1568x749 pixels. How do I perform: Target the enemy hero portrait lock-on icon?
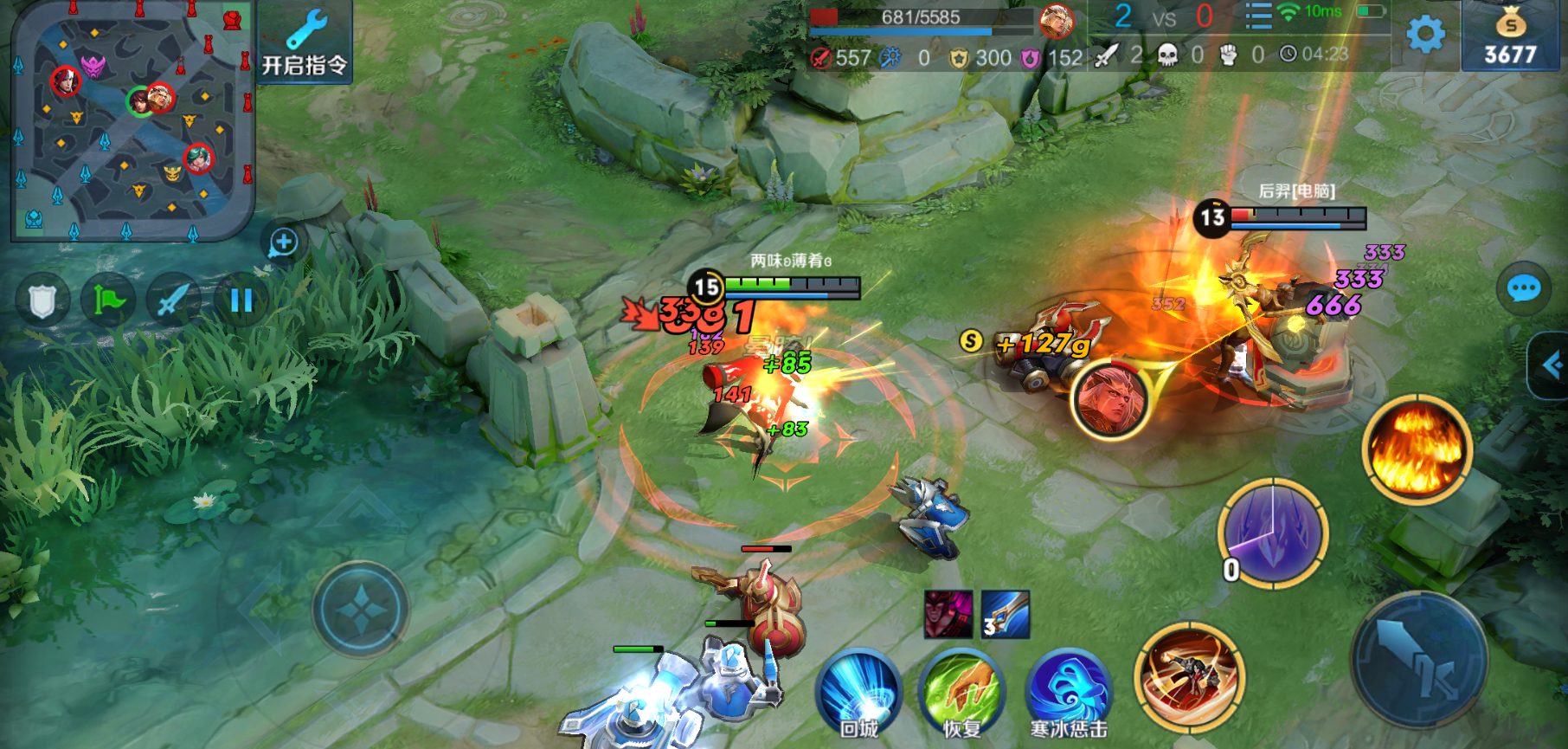[1109, 400]
